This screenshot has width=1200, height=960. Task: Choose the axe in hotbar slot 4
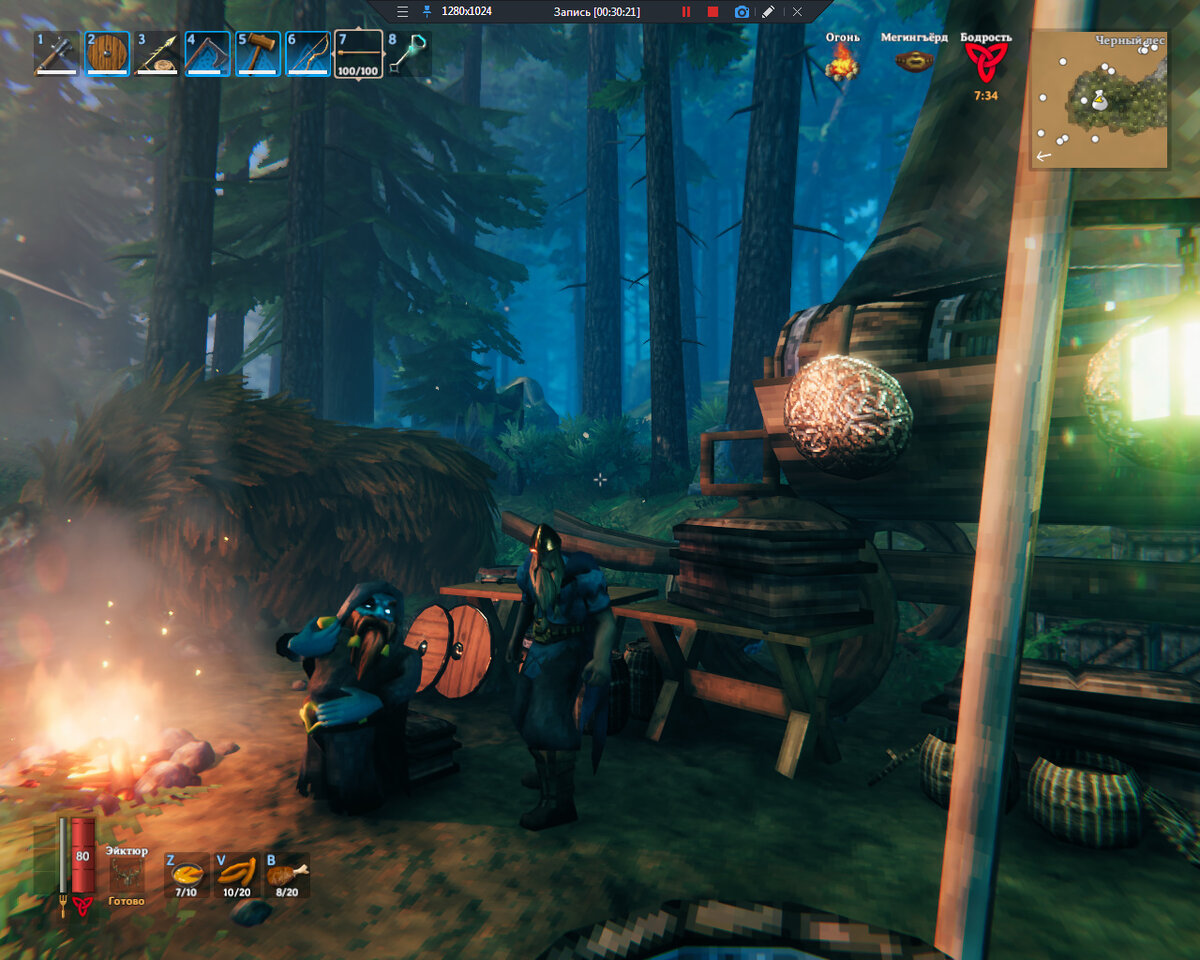[207, 54]
